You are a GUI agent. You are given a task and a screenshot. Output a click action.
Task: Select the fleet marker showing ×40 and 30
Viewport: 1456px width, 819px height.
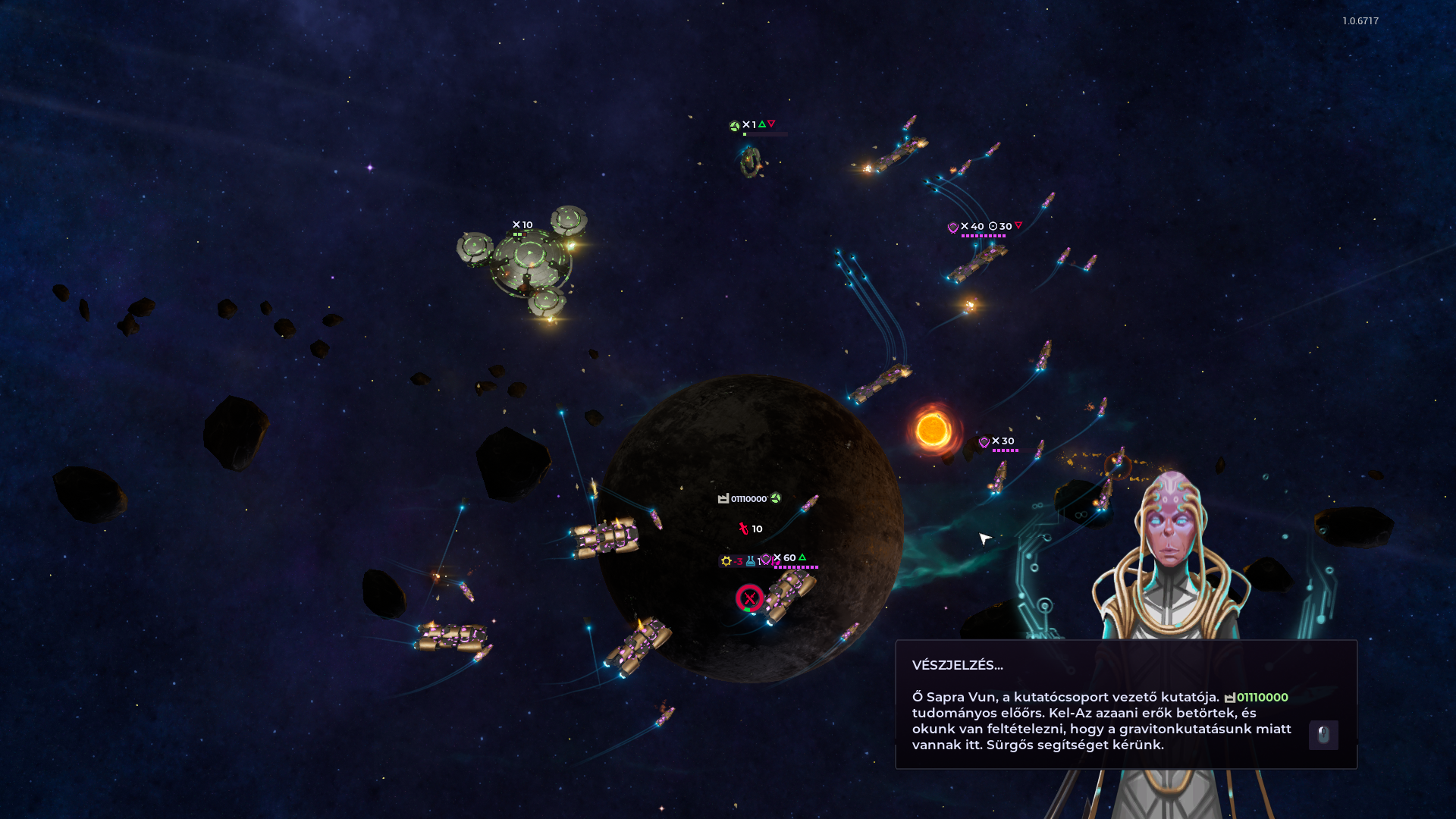pos(984,227)
